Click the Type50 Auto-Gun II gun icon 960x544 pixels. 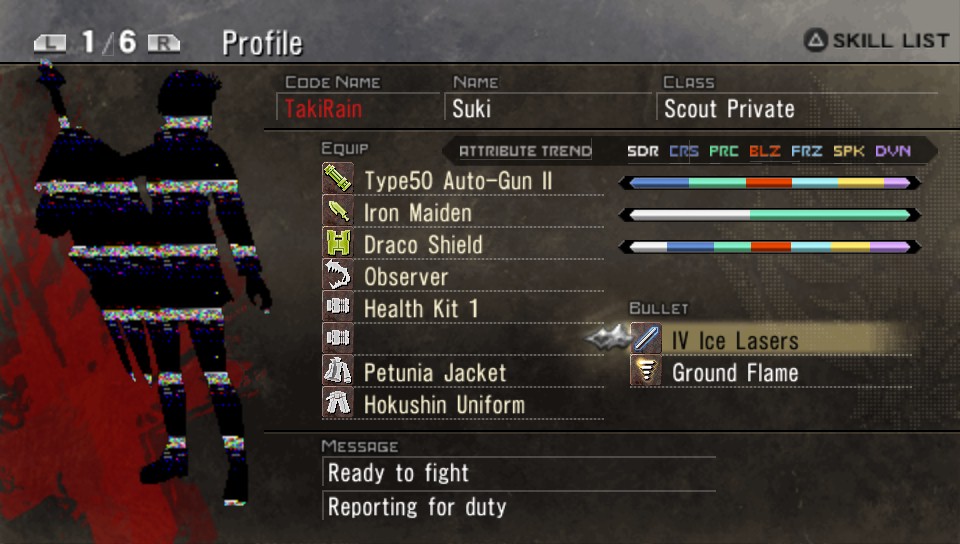point(337,180)
